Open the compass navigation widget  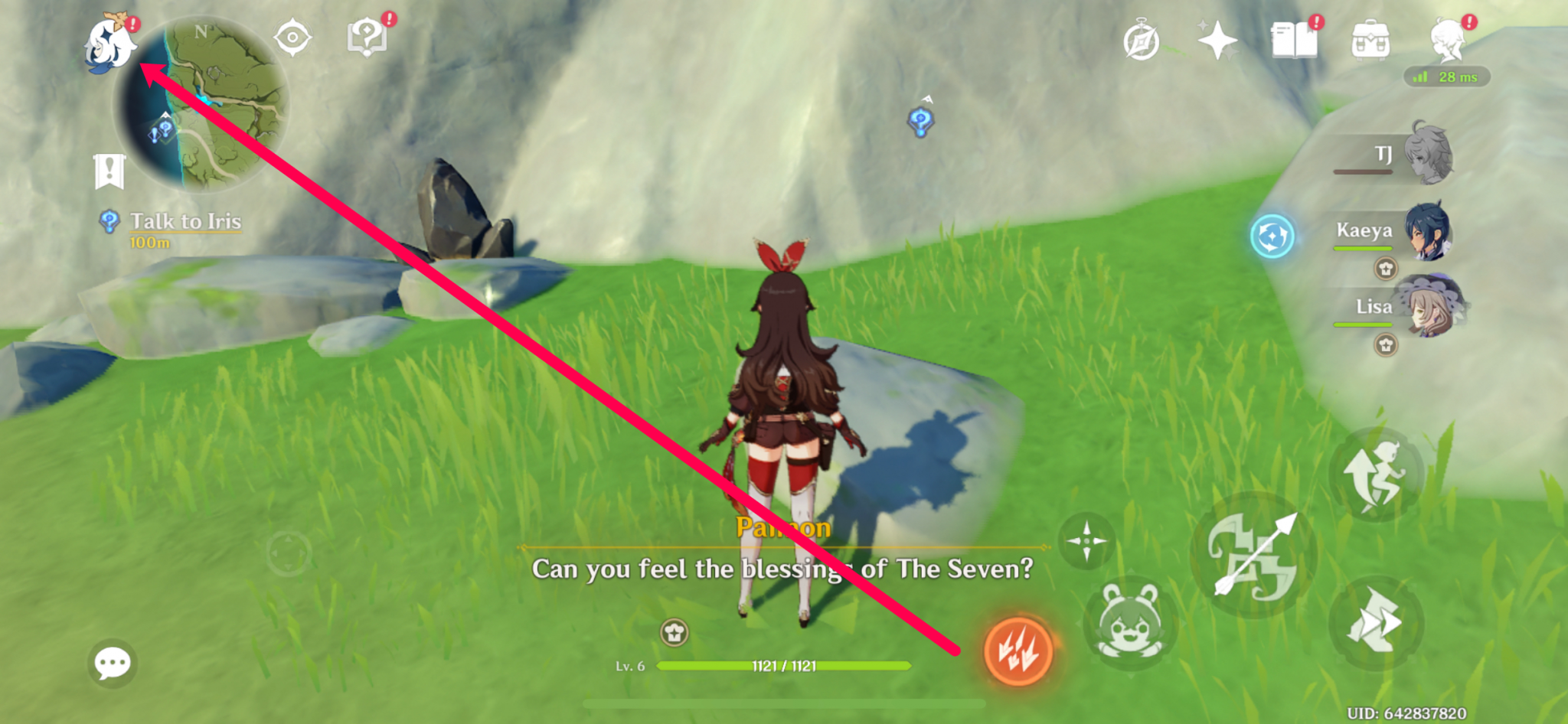(292, 37)
